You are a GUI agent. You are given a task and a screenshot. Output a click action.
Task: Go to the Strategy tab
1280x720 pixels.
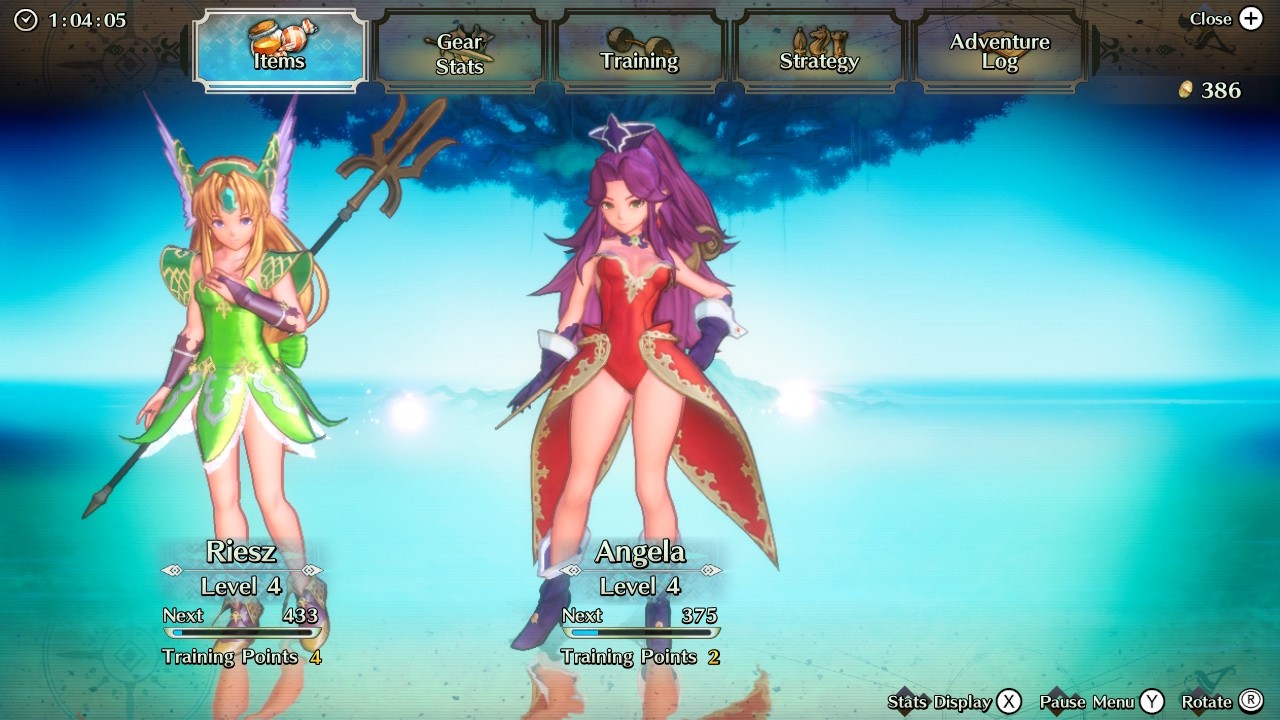tap(819, 53)
